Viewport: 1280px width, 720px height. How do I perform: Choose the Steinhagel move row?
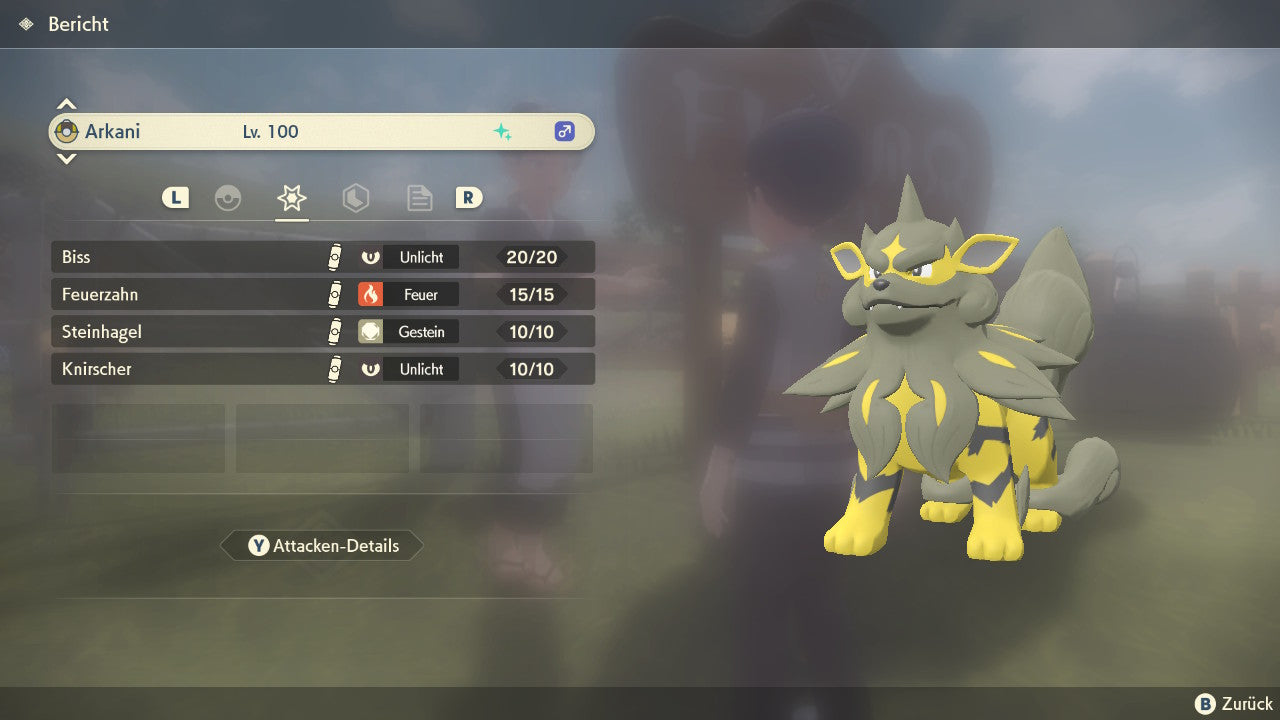point(322,332)
